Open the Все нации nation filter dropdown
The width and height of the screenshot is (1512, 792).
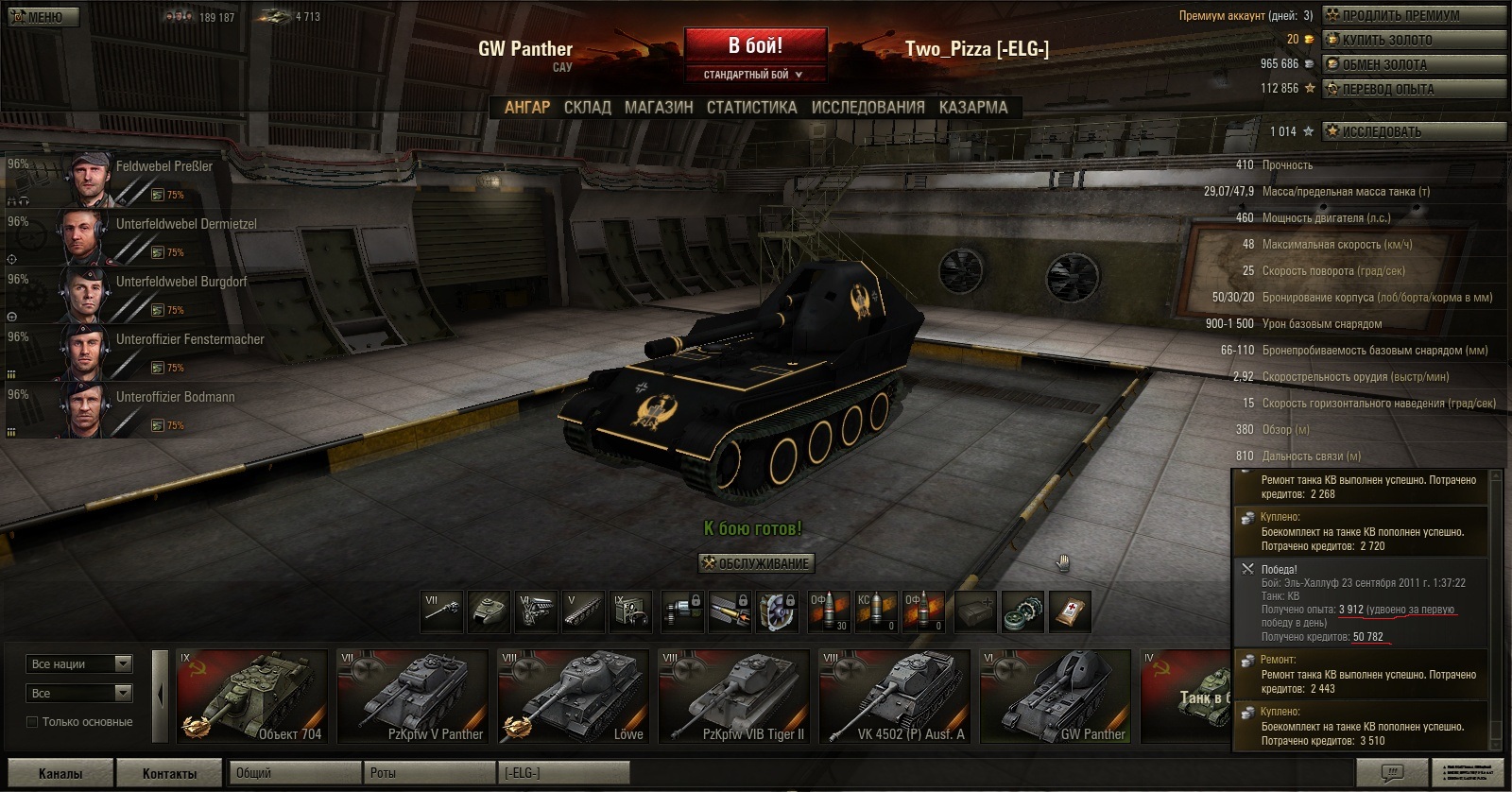[x=80, y=664]
